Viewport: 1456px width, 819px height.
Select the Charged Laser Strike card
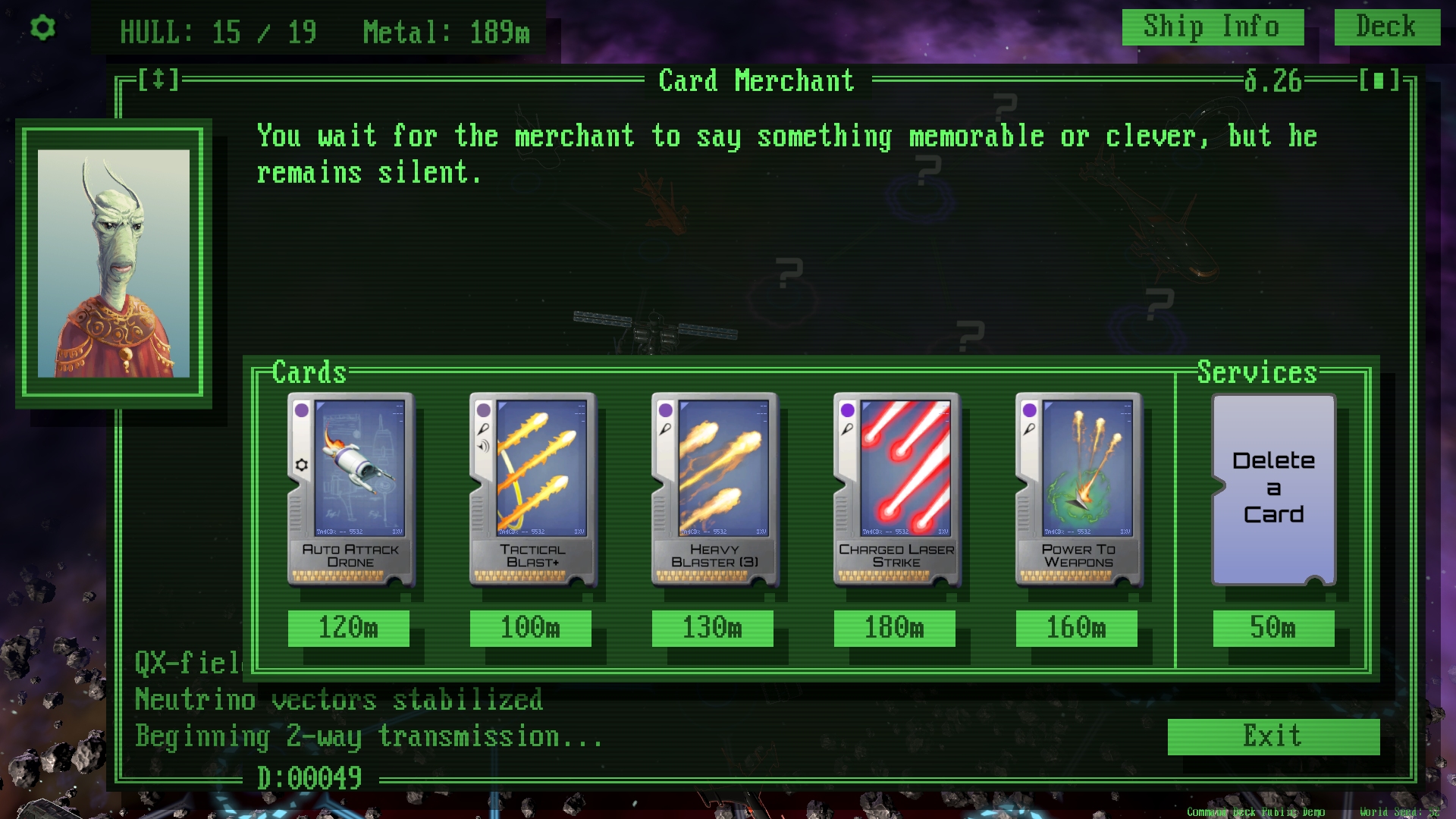tap(896, 489)
